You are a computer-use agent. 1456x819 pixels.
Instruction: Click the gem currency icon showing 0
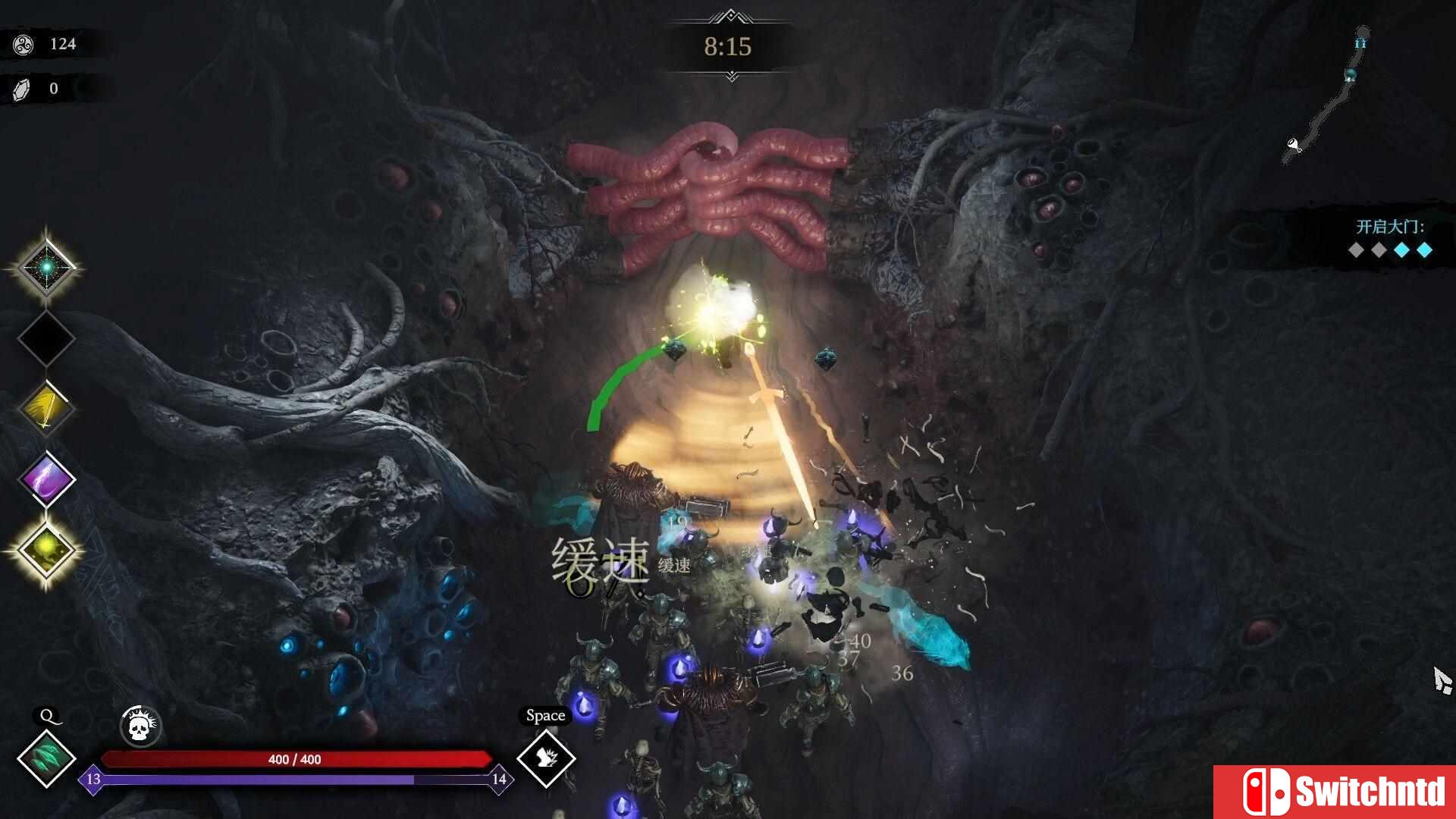23,87
